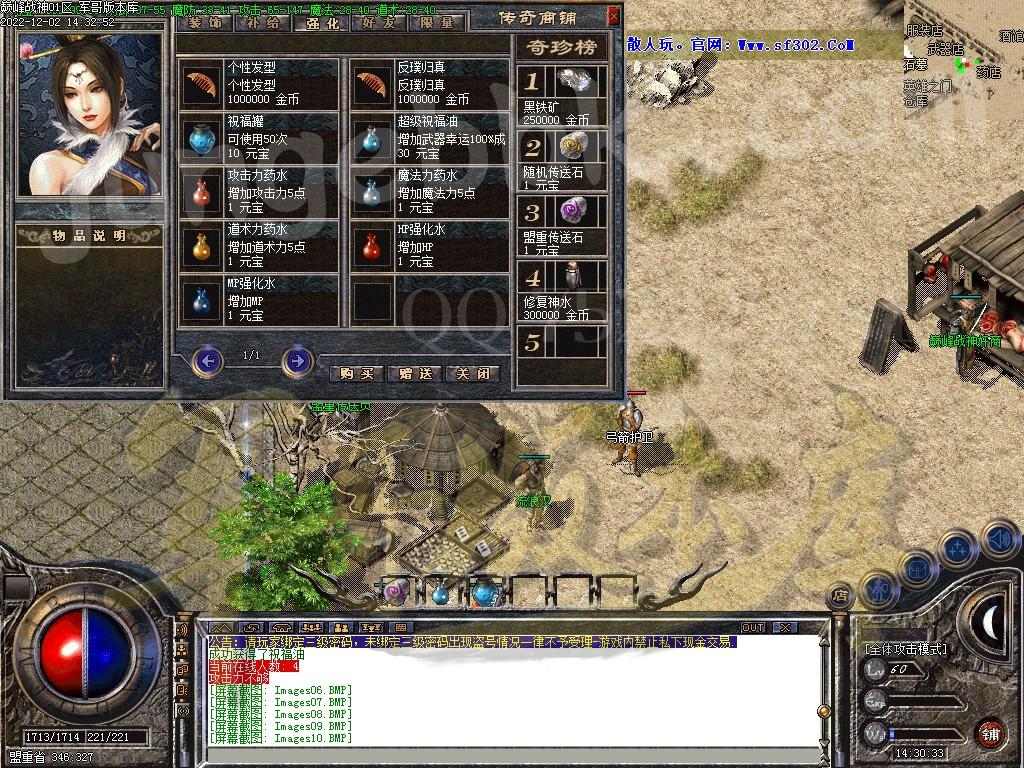Click the OUT button above the chat
This screenshot has height=768, width=1024.
tap(752, 628)
